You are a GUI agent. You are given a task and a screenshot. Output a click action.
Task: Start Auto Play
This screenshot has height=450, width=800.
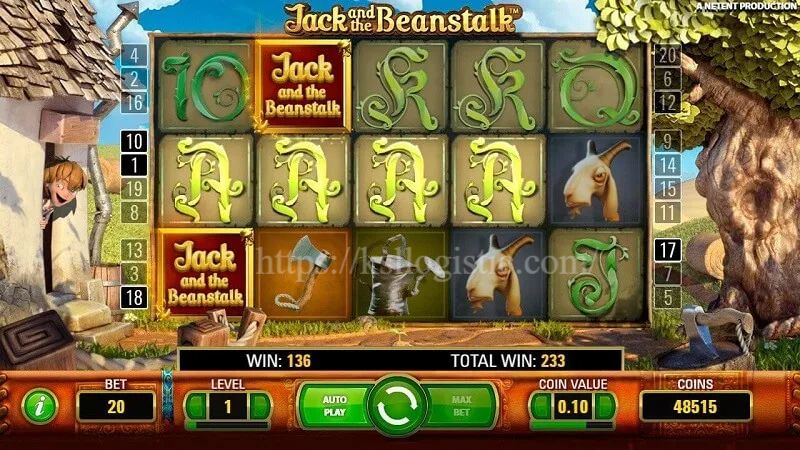(334, 405)
